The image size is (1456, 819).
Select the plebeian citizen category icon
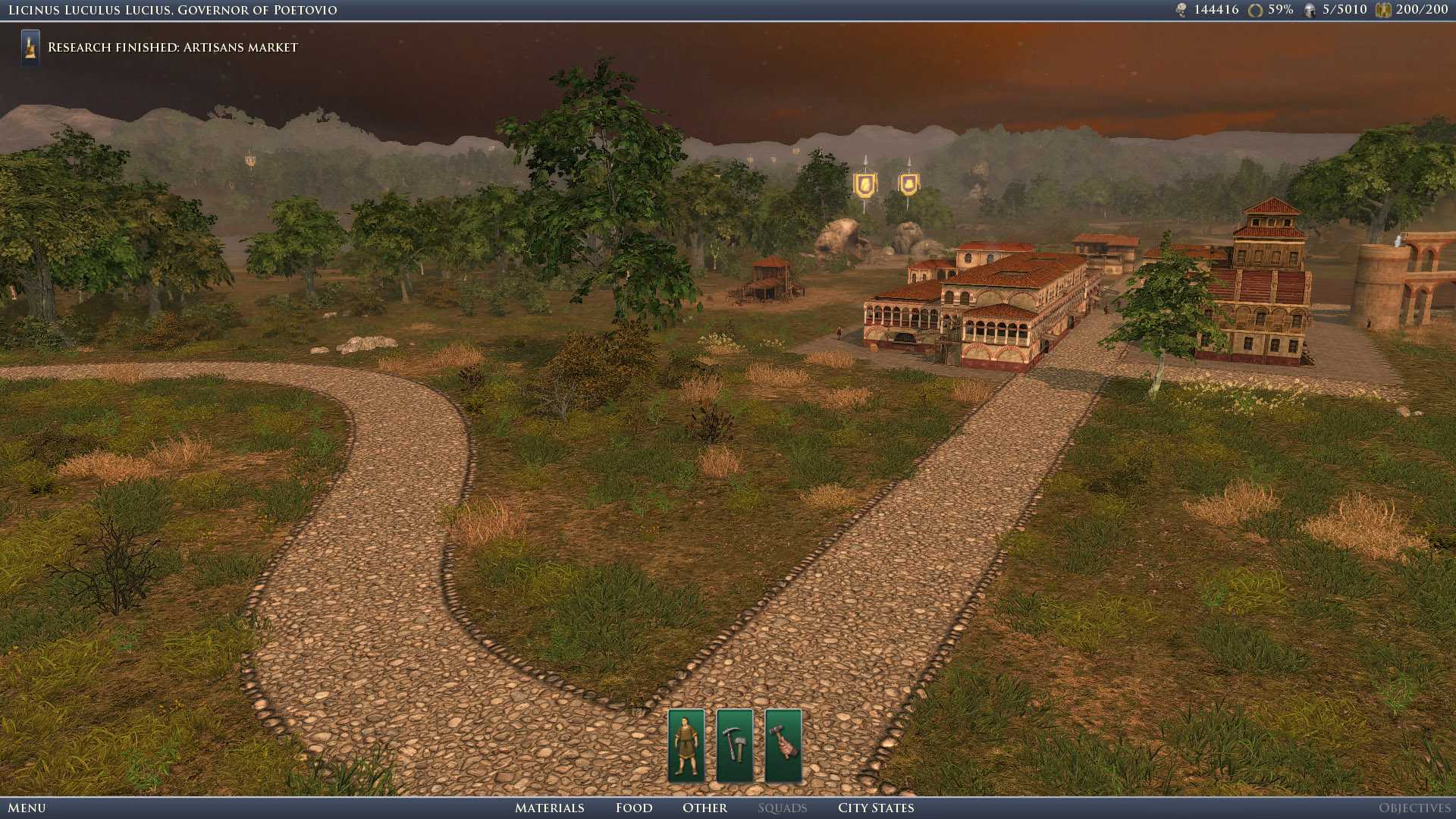click(686, 747)
